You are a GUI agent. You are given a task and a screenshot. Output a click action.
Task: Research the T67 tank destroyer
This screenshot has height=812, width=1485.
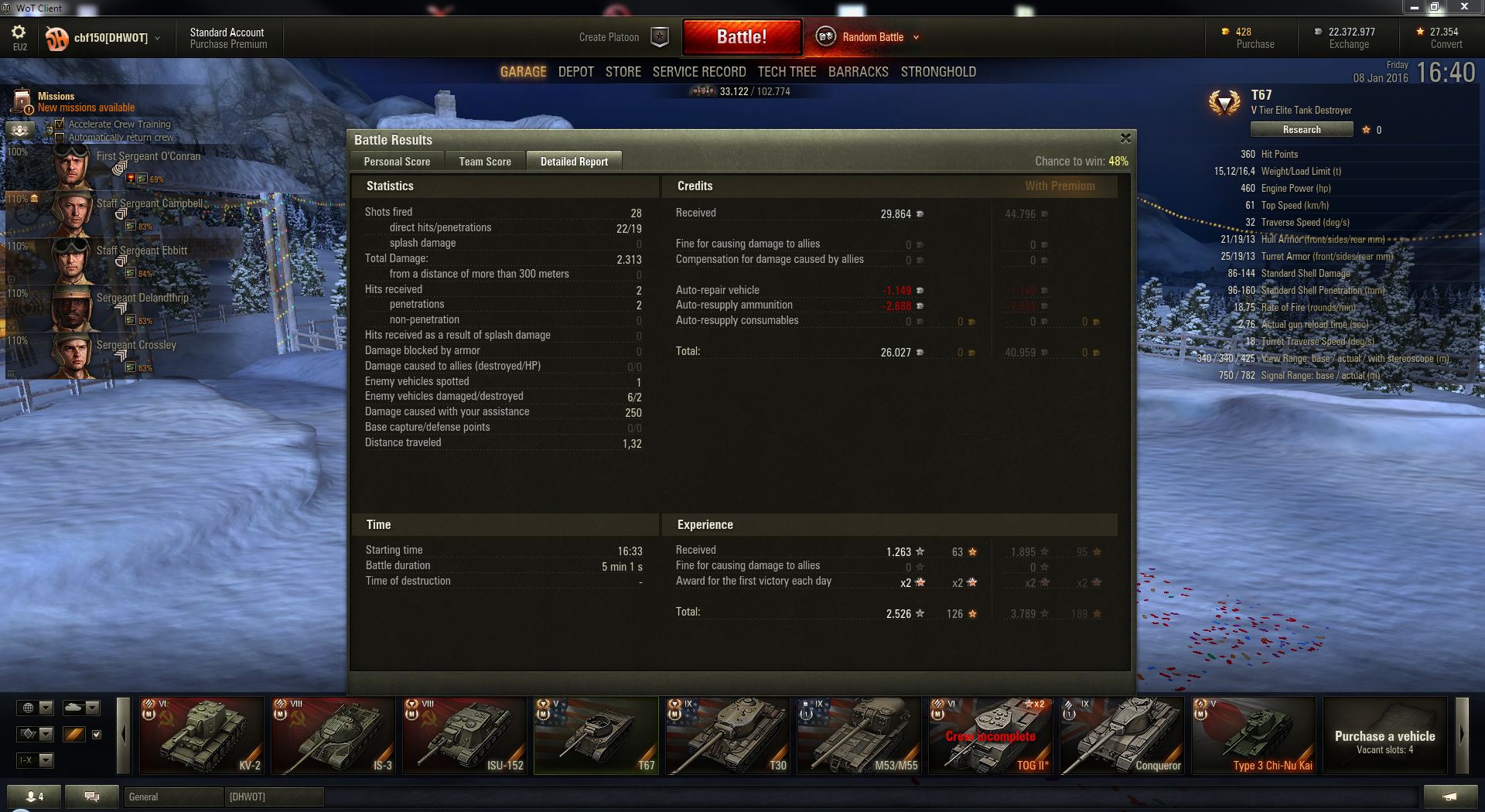(1302, 130)
